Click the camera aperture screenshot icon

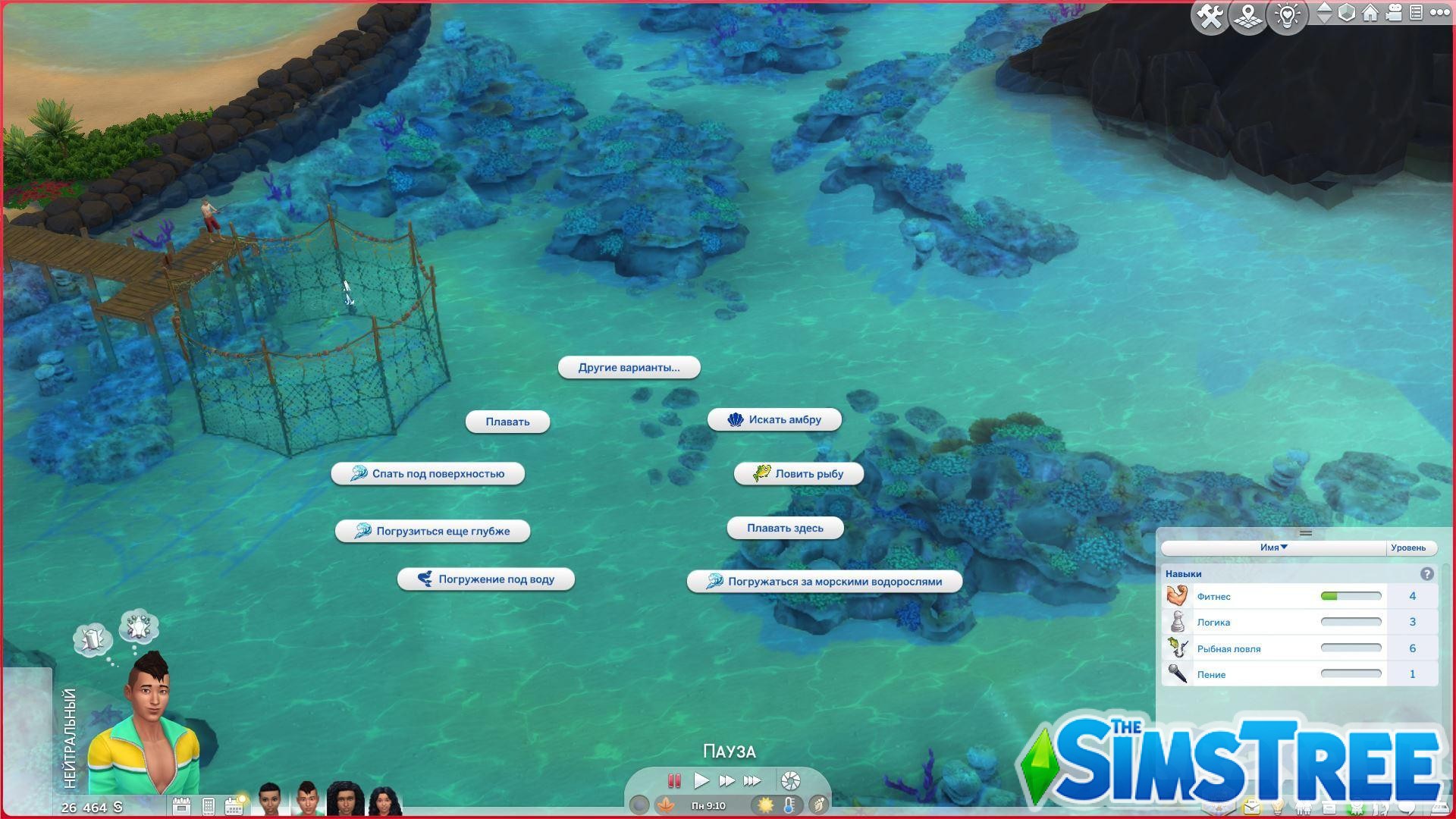(790, 780)
